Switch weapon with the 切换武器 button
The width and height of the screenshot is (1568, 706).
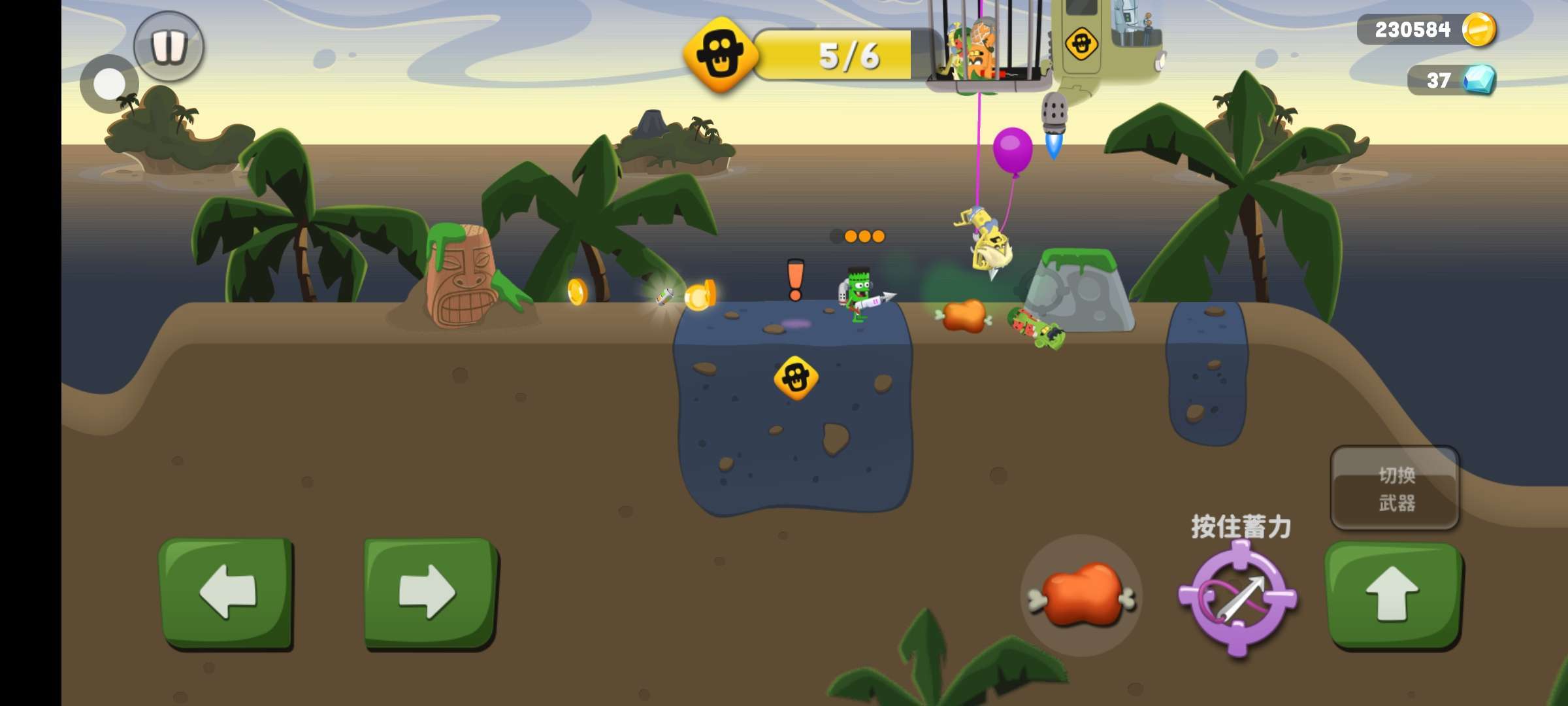1395,488
